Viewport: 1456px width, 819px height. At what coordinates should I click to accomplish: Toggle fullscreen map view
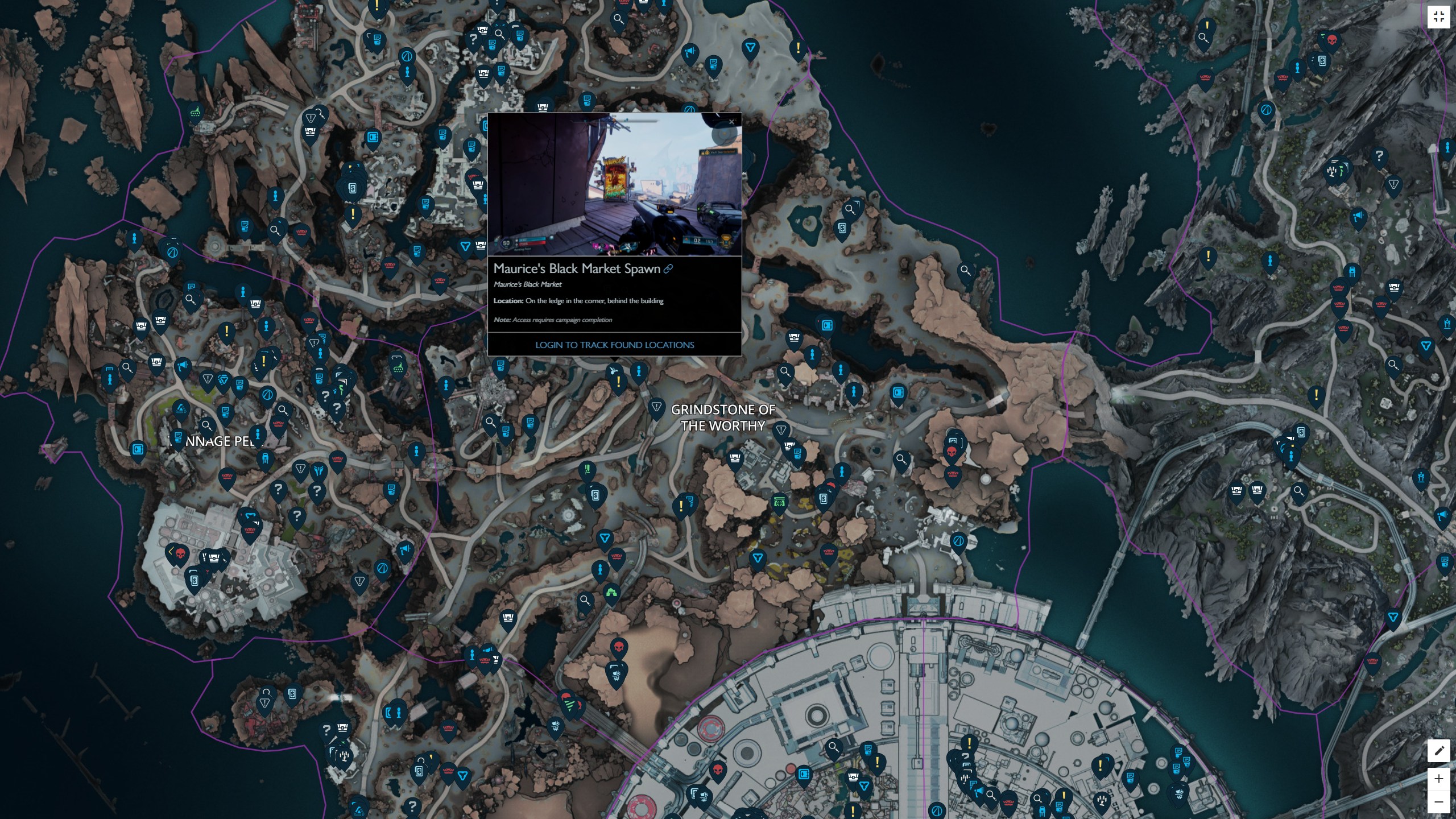1440,16
